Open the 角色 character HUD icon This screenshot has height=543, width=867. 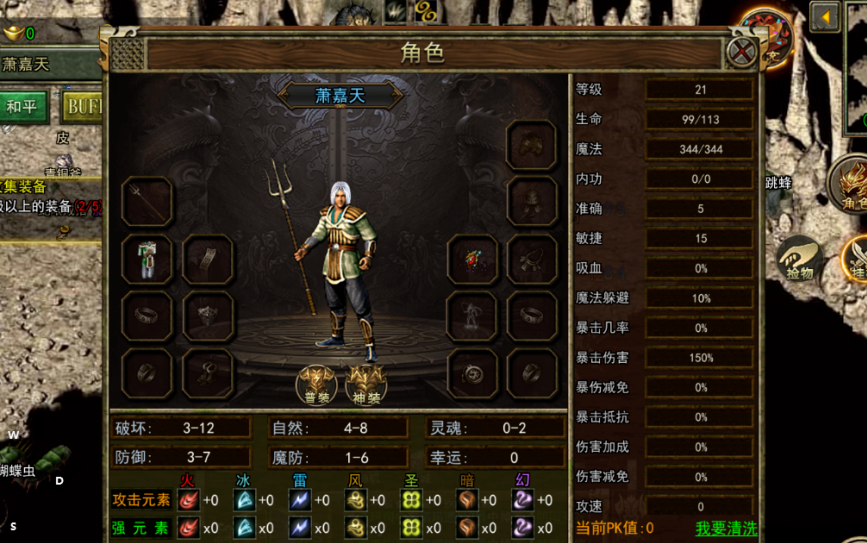[851, 183]
